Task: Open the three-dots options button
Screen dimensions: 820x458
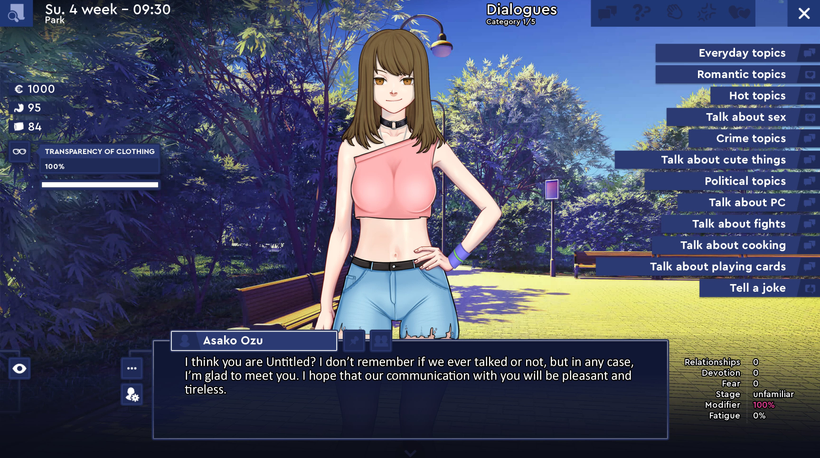Action: pos(132,368)
